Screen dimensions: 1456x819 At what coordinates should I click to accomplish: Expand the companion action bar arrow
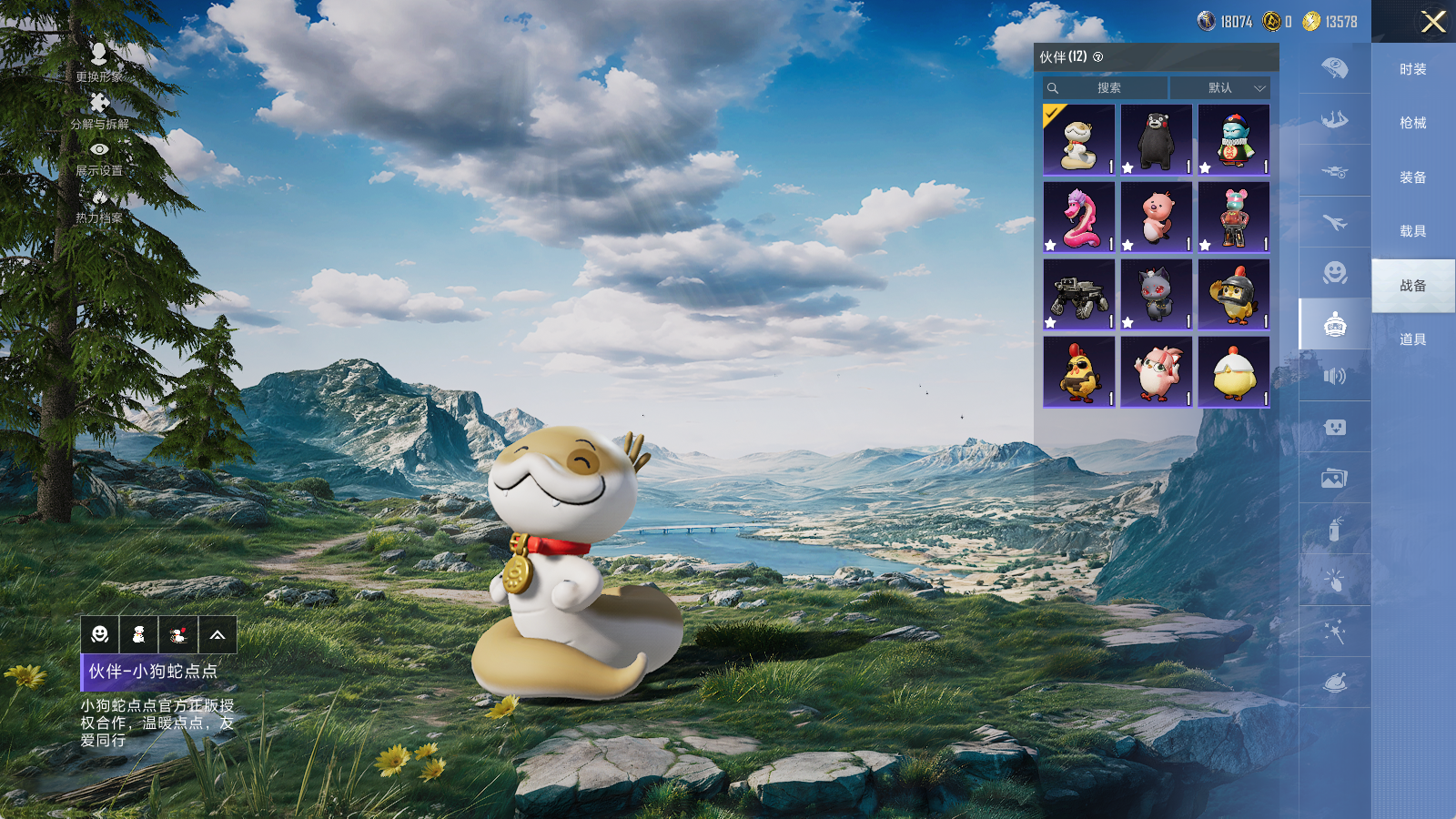click(217, 635)
